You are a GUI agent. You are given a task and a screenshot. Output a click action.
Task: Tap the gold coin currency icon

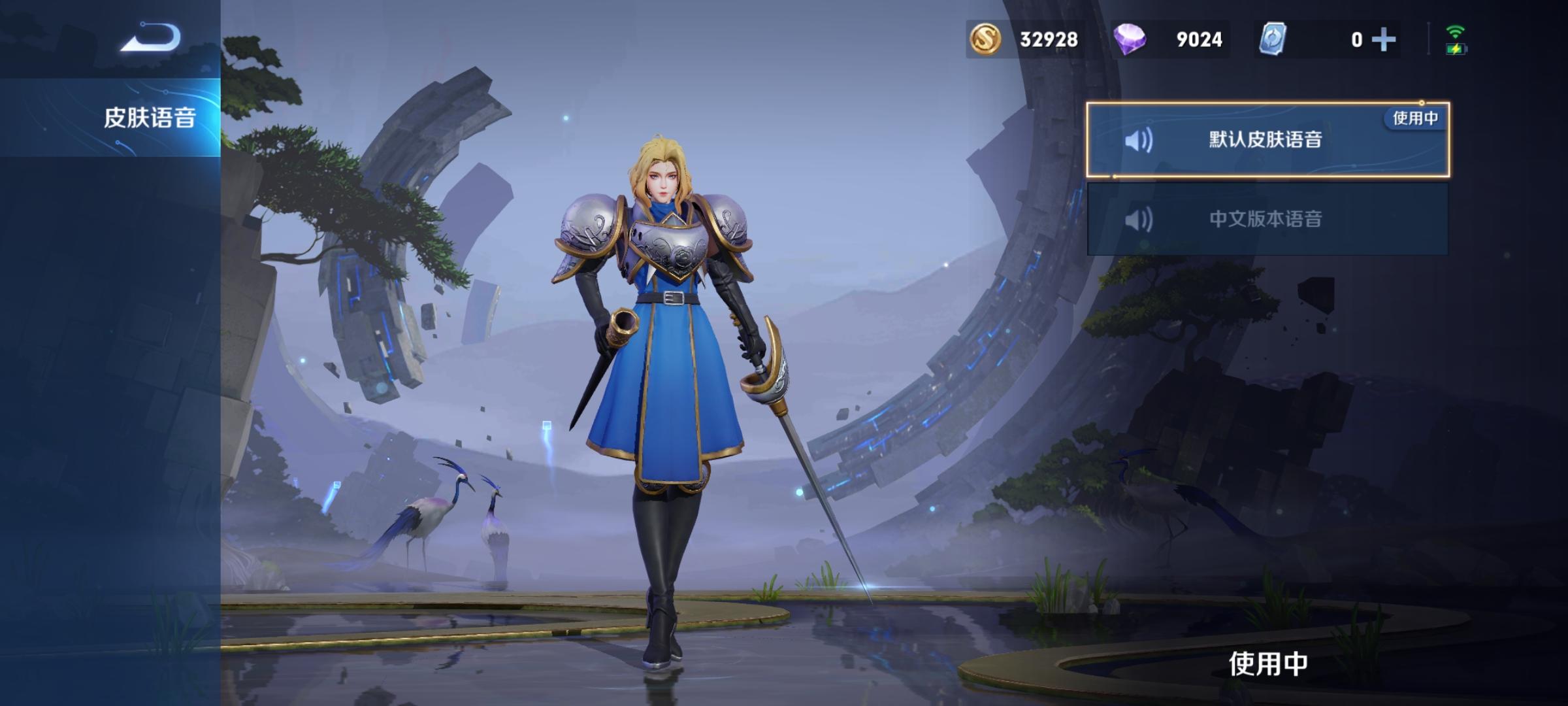point(985,39)
